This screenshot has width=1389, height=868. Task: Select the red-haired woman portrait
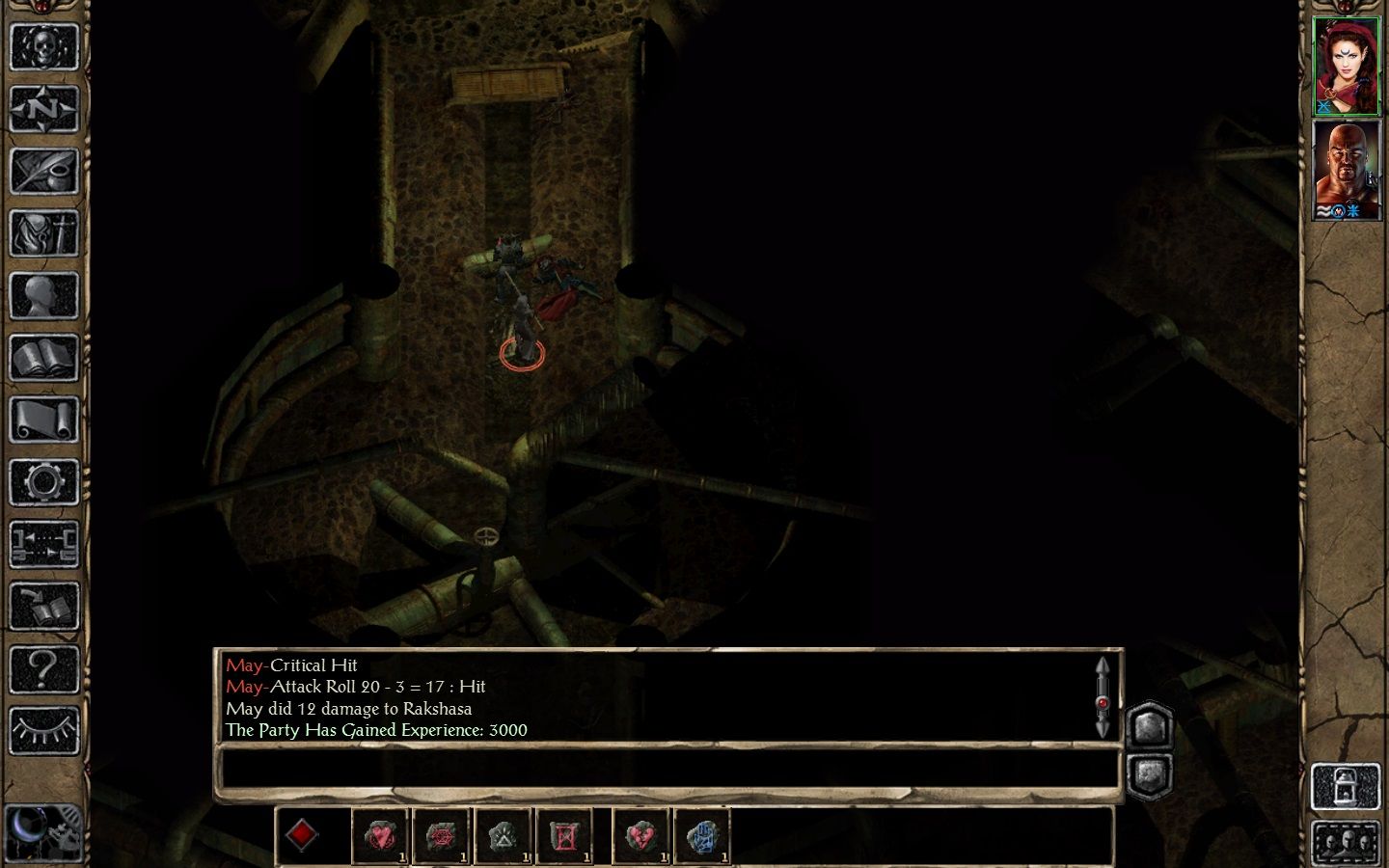[1347, 66]
